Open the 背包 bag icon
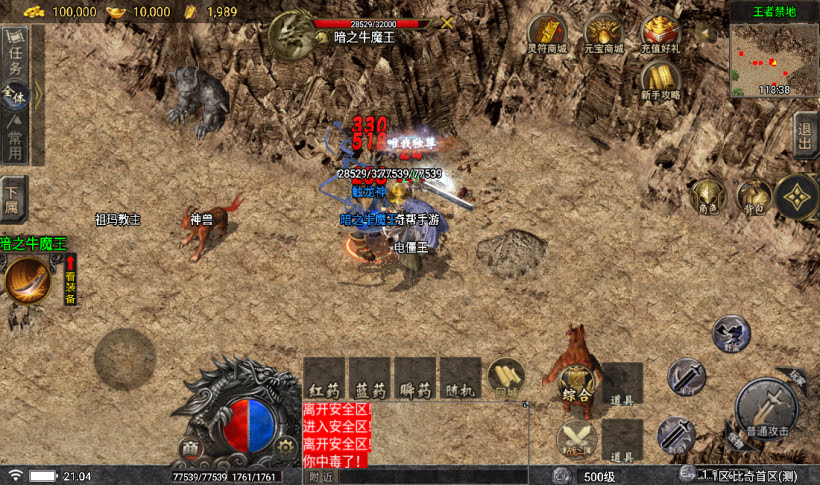This screenshot has height=485, width=820. (752, 196)
